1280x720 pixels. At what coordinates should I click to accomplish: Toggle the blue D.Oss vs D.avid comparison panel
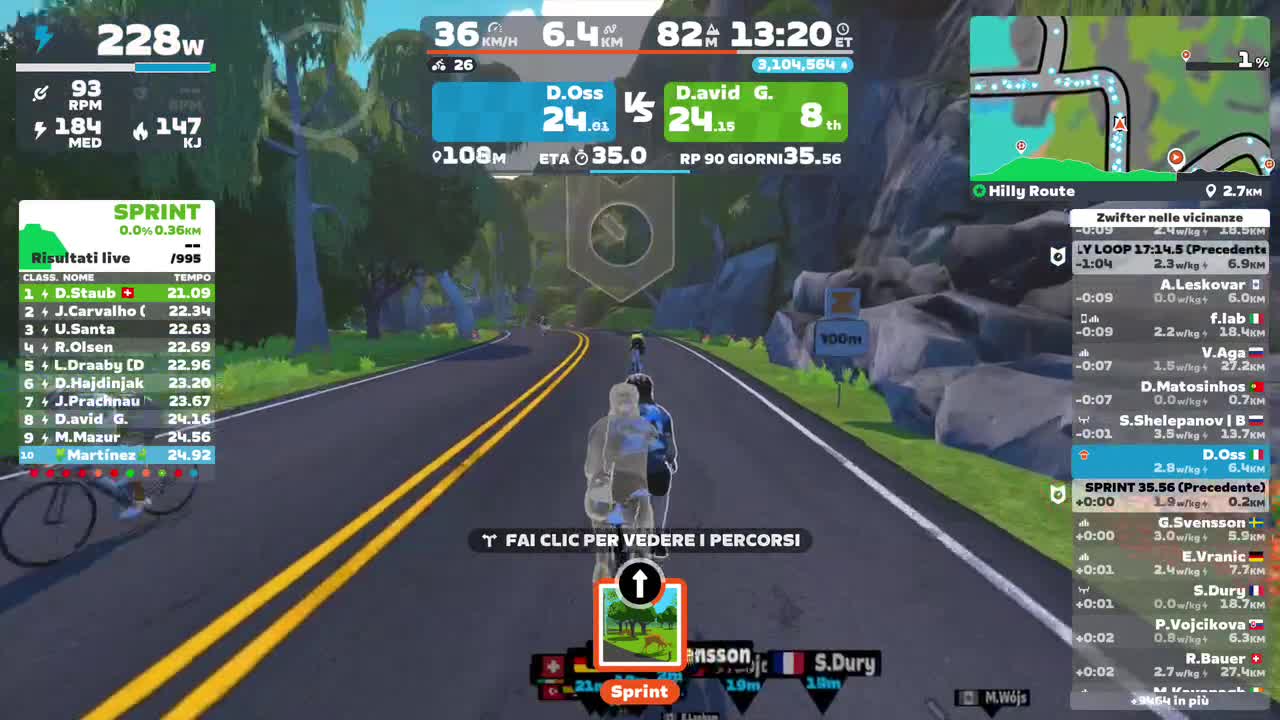tap(525, 110)
